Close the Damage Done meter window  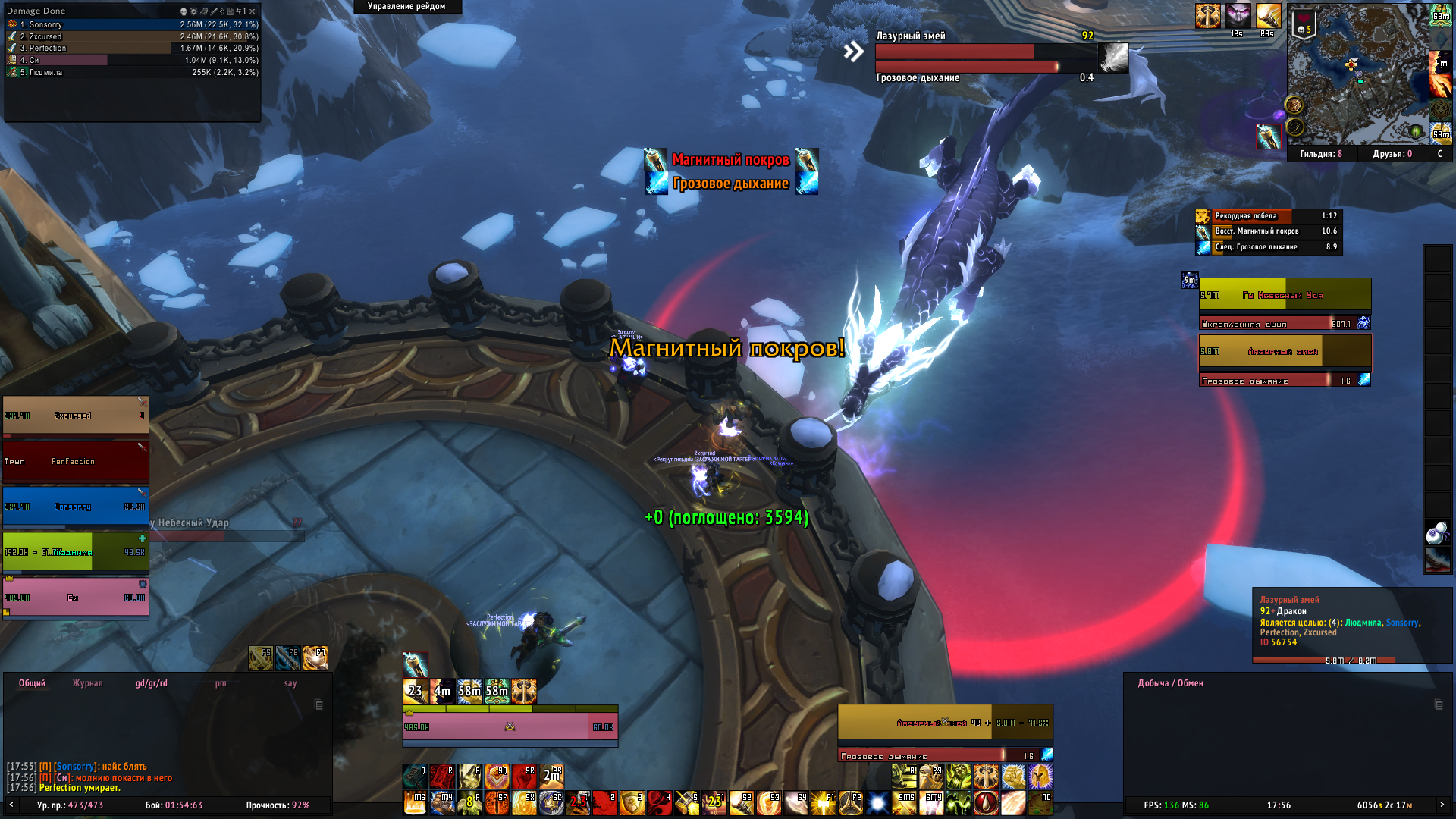(x=253, y=11)
